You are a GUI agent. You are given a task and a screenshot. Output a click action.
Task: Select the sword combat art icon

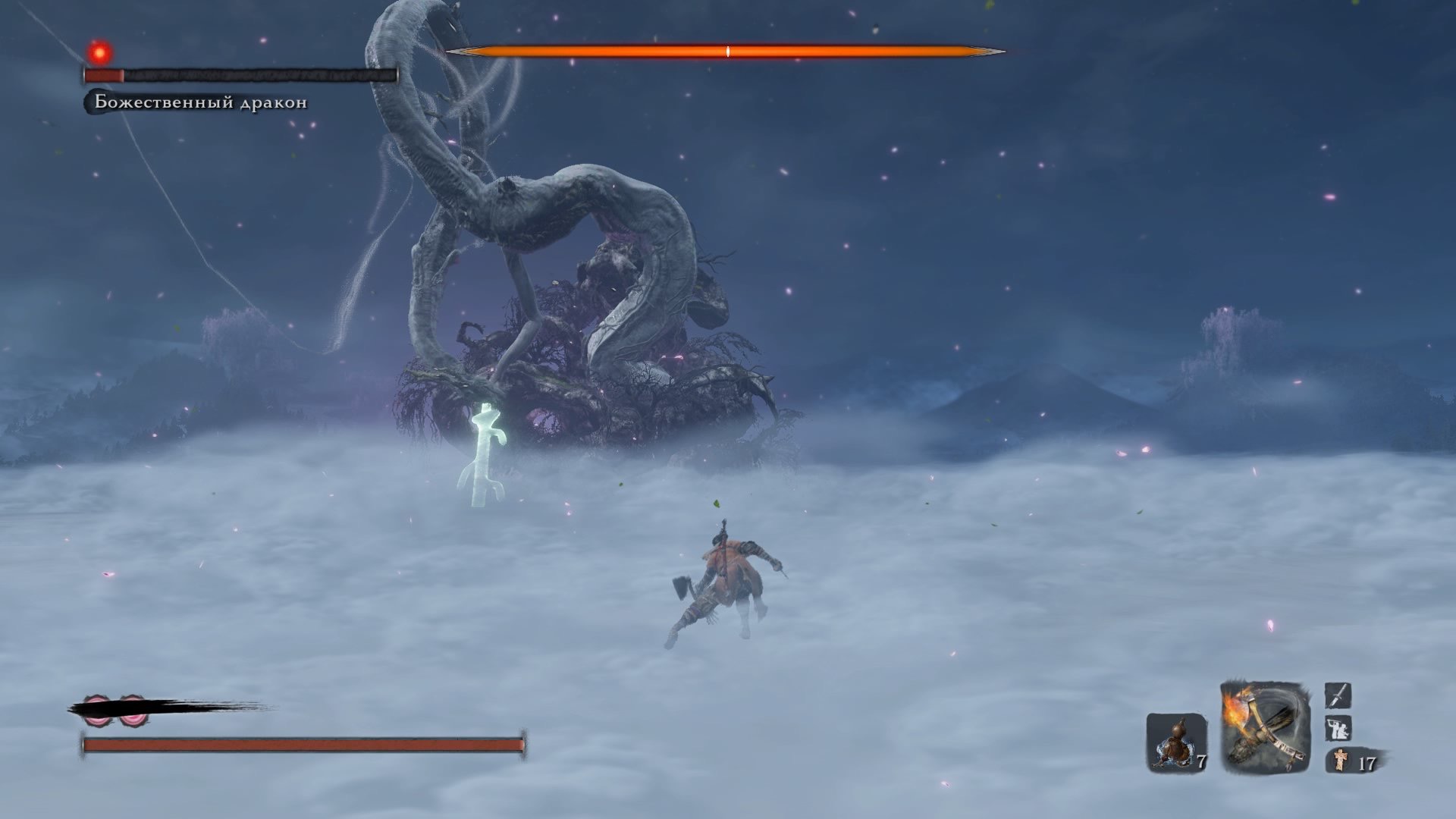(1338, 695)
